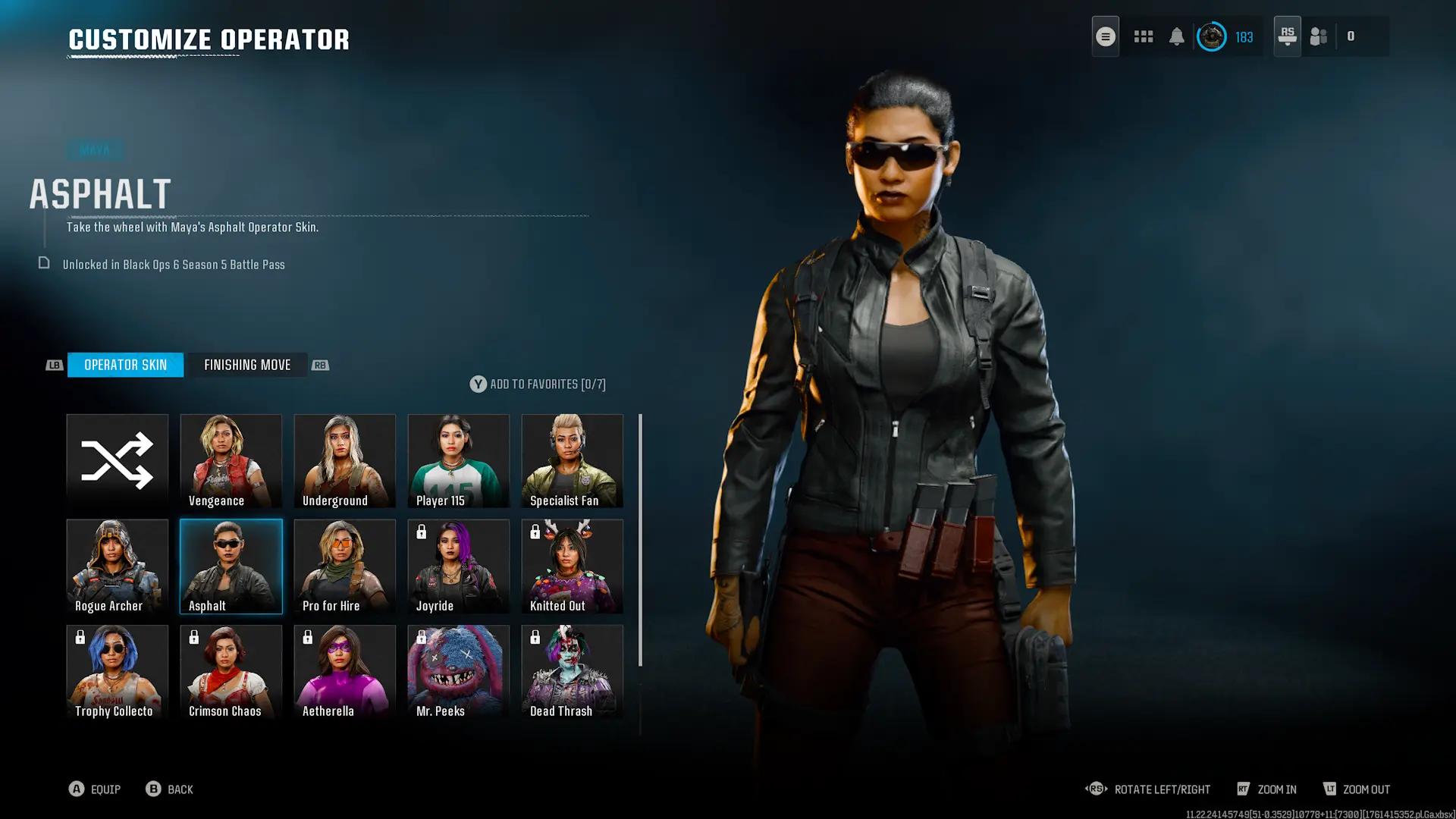Select the locked Joyride skin
Viewport: 1456px width, 819px height.
tap(459, 566)
